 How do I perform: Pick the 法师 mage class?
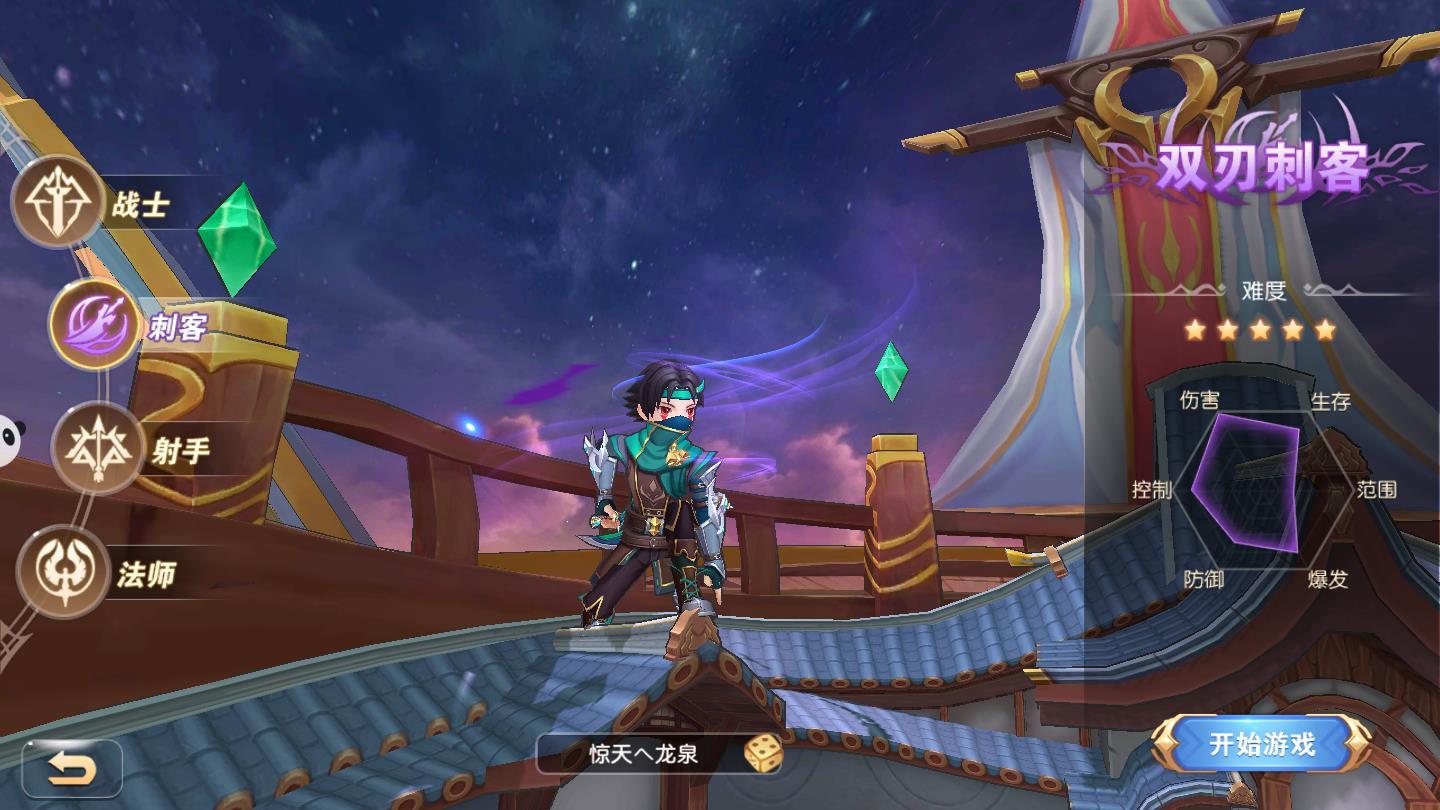pos(63,571)
